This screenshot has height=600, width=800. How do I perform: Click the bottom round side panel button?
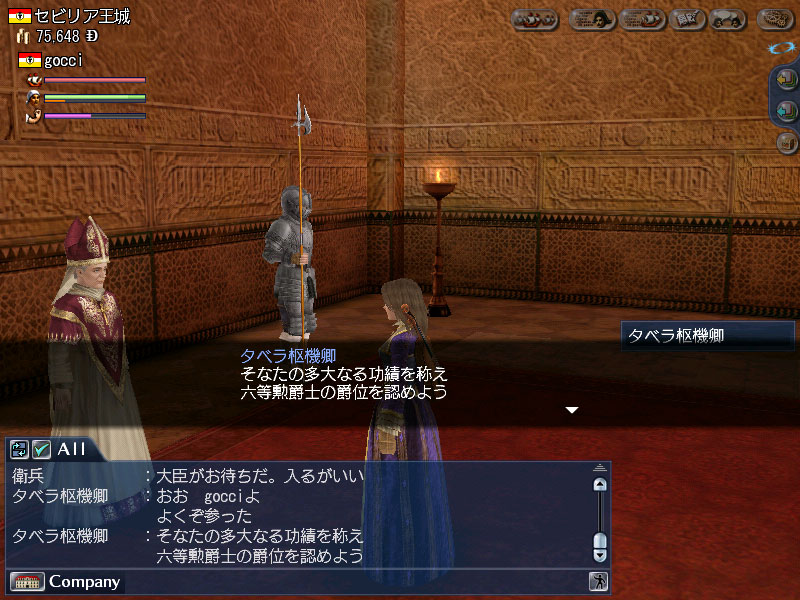coord(786,143)
